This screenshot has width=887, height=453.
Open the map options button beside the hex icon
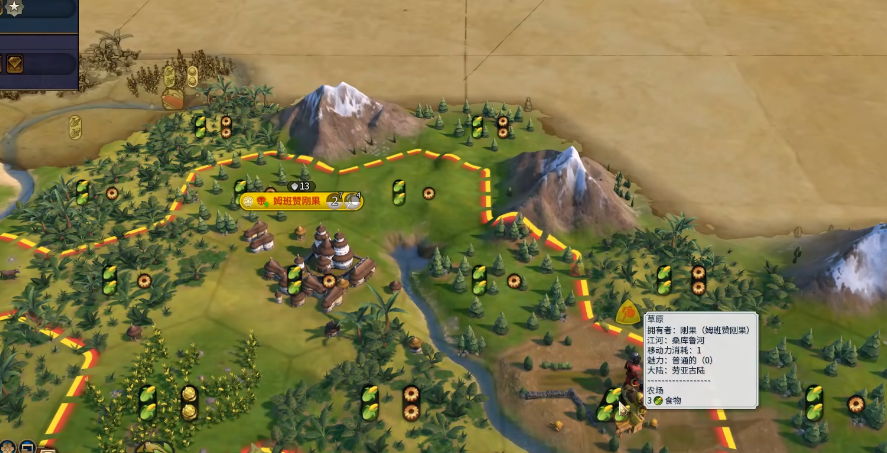coord(27,446)
